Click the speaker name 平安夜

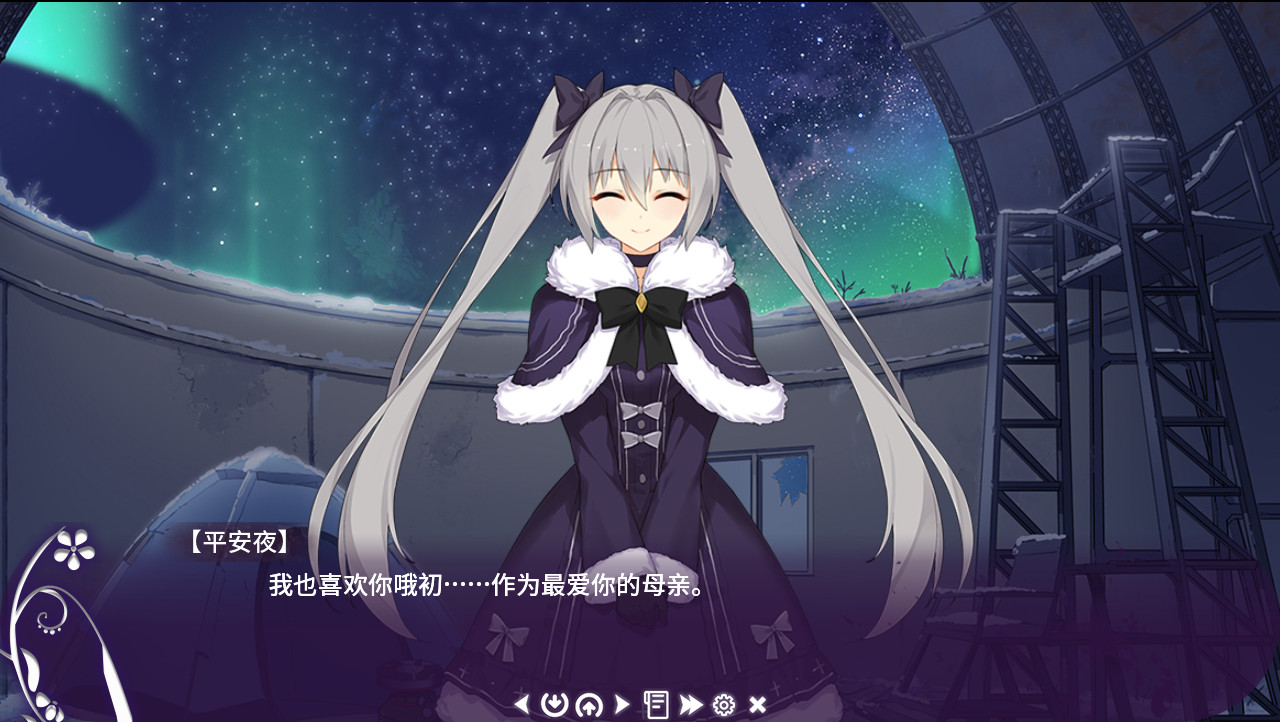(237, 541)
